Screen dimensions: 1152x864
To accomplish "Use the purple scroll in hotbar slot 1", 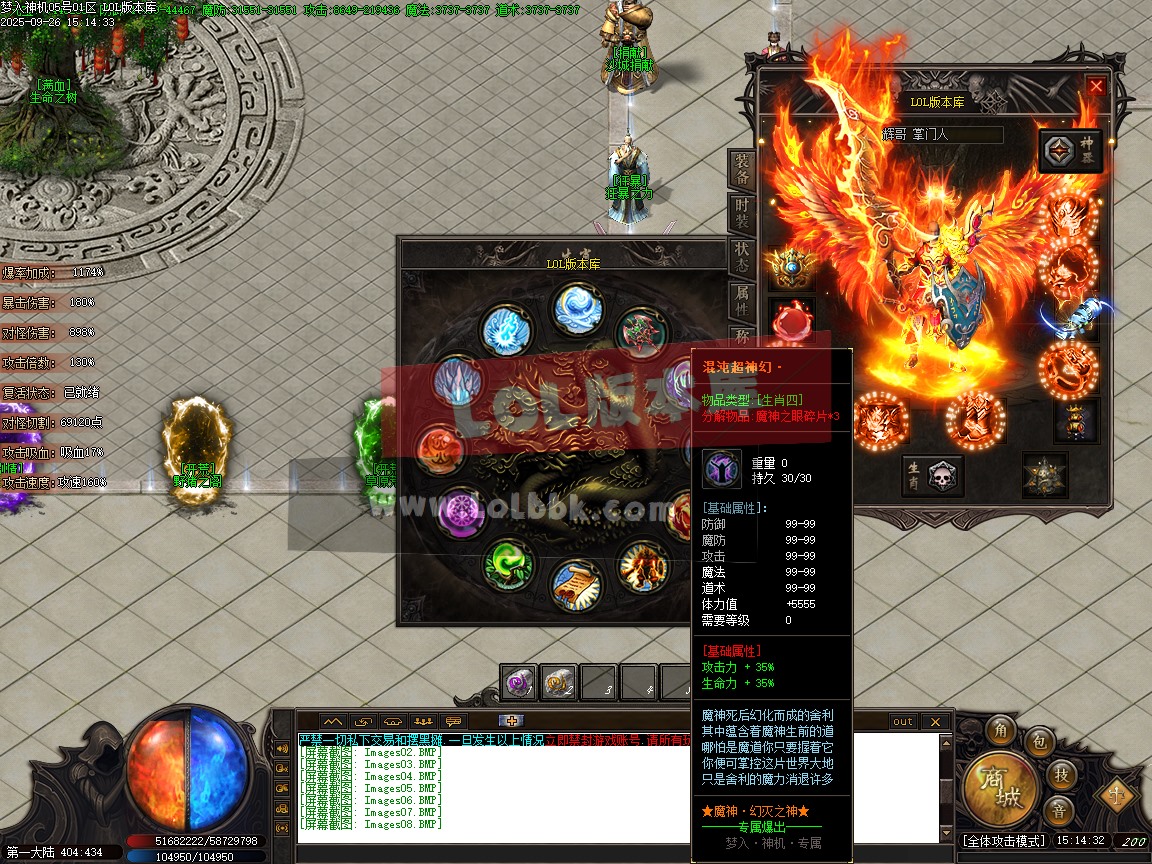I will 519,682.
